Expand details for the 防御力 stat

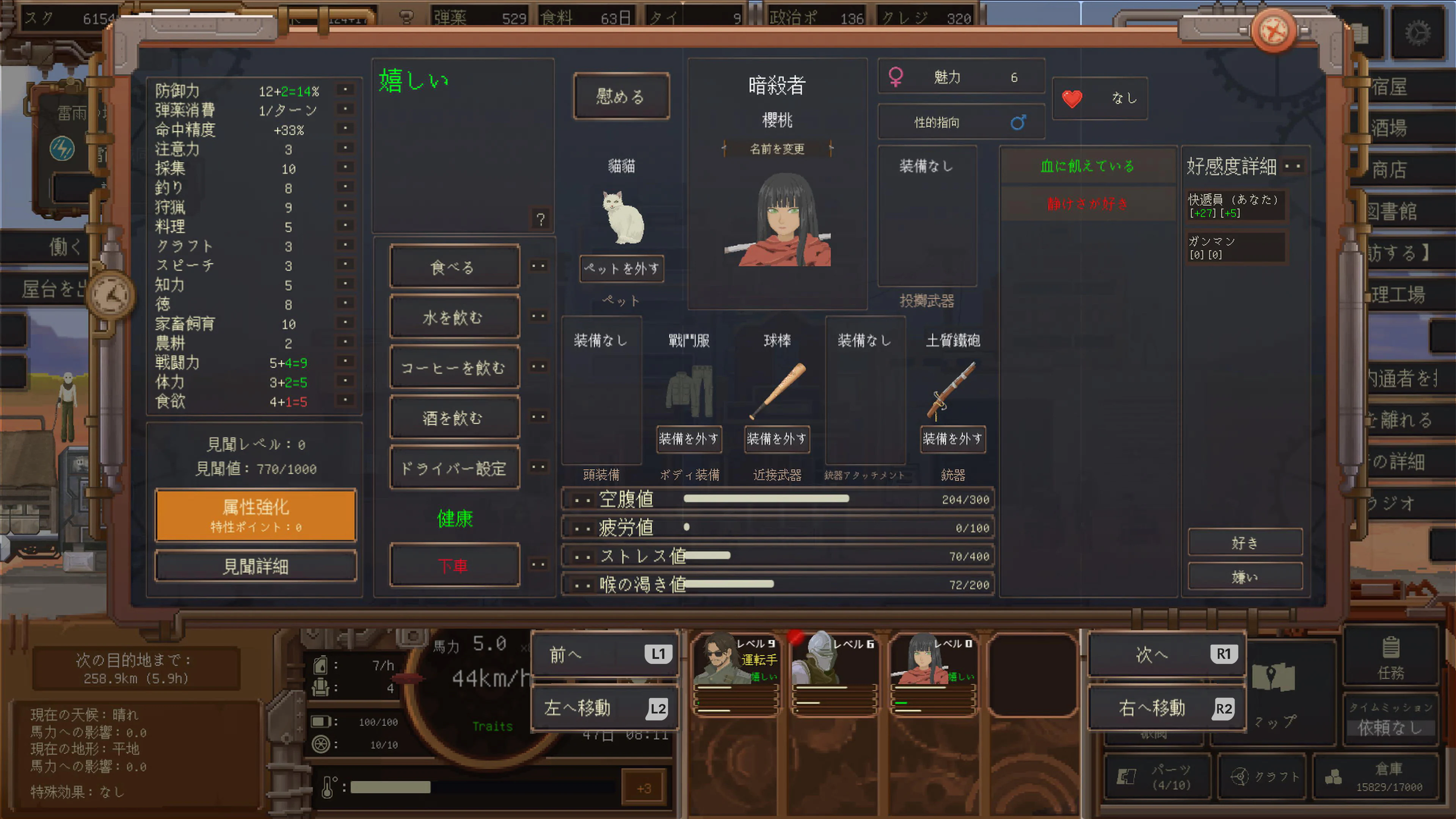[345, 89]
